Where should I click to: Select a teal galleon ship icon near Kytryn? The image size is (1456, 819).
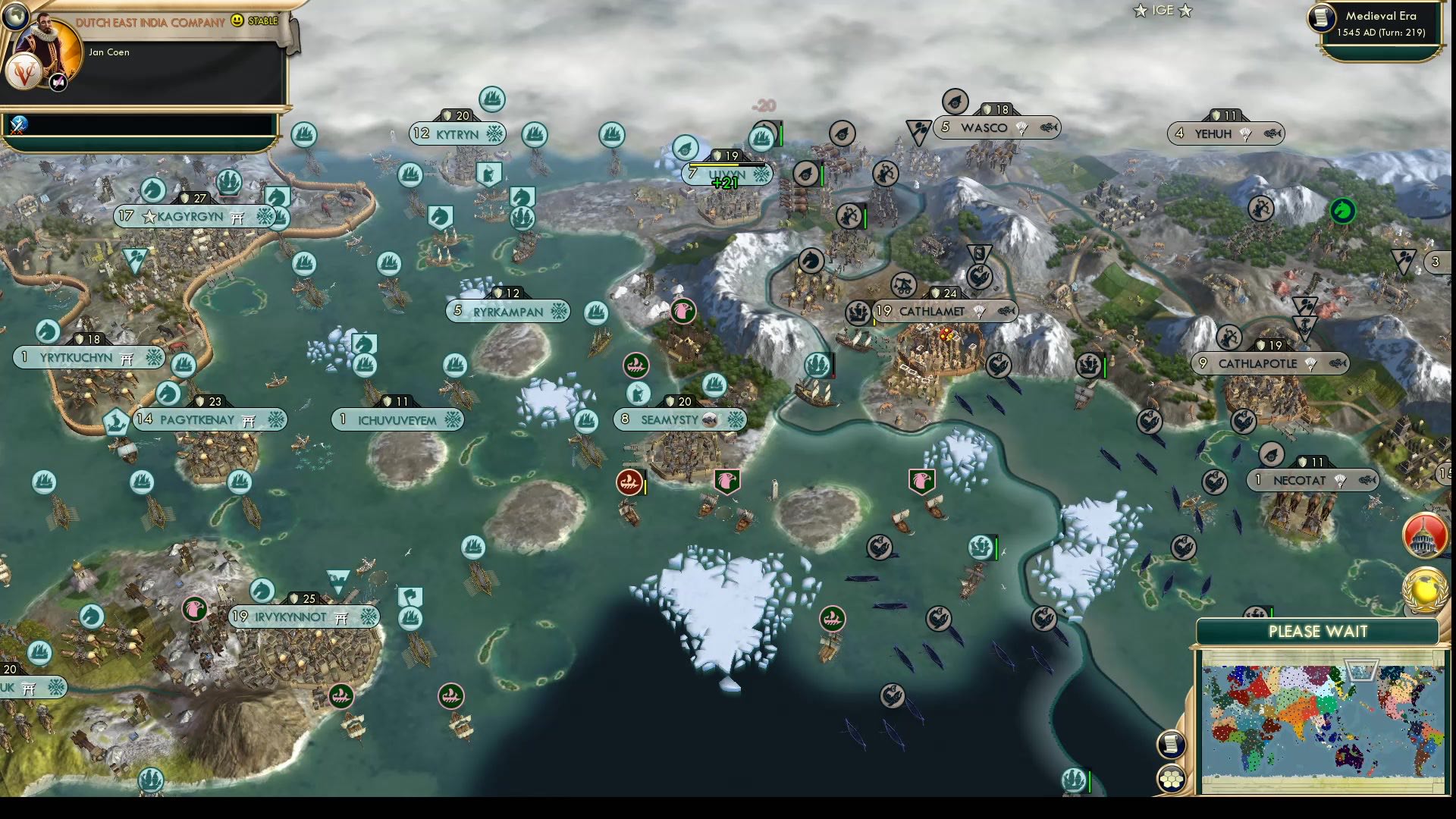coord(492,99)
